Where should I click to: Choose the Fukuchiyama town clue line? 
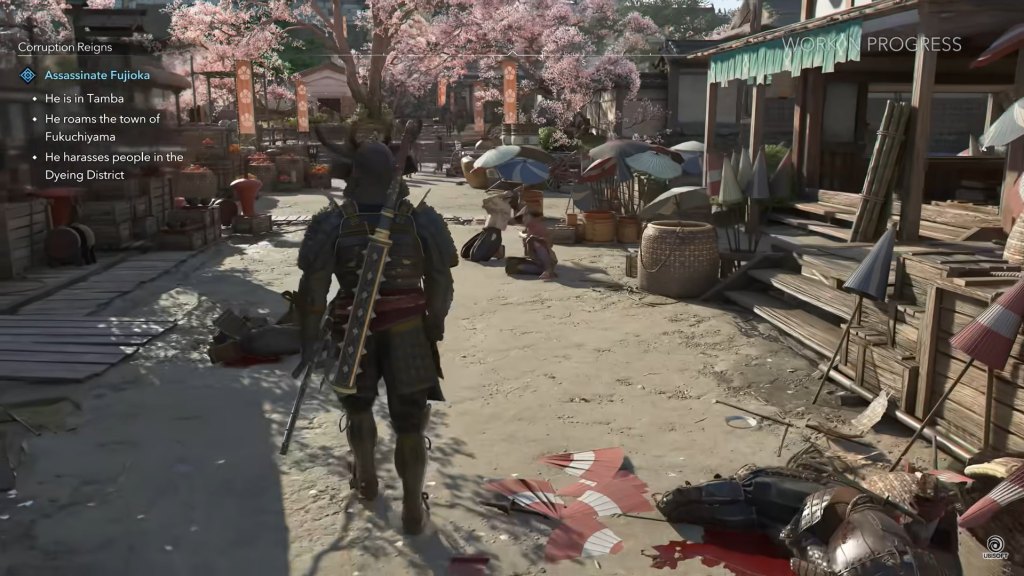(102, 128)
